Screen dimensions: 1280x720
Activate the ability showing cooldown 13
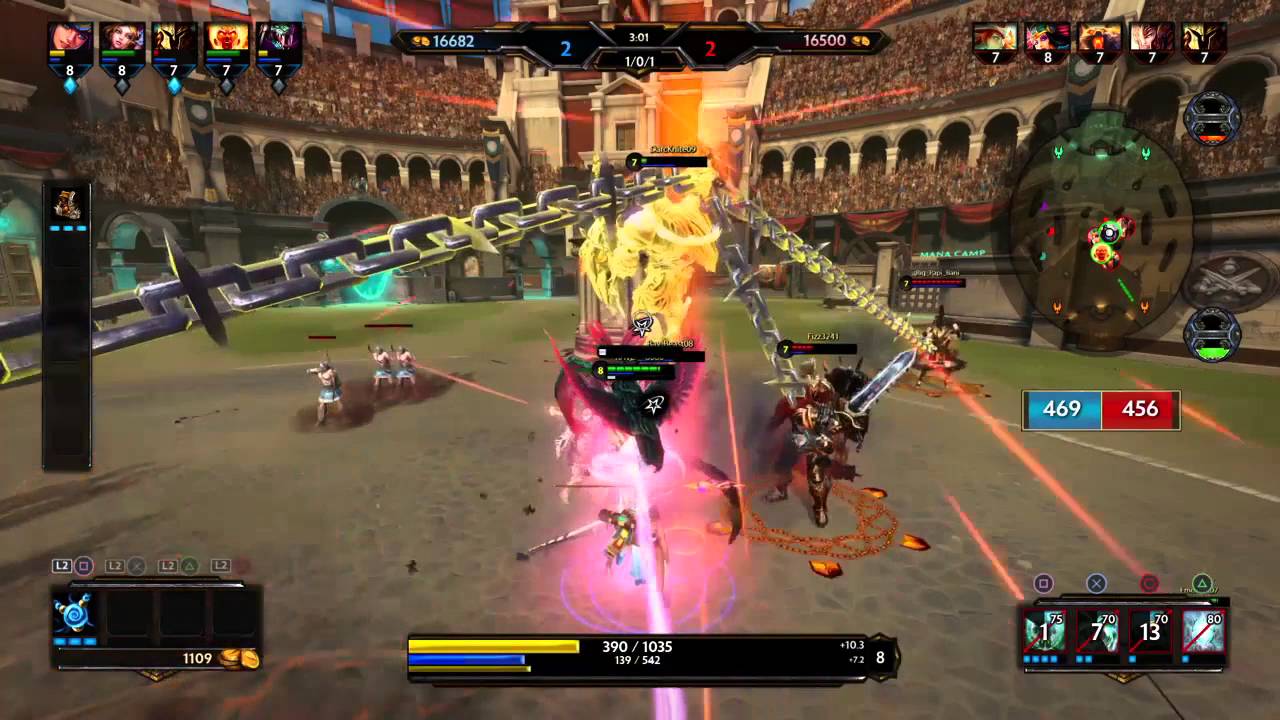click(1150, 631)
